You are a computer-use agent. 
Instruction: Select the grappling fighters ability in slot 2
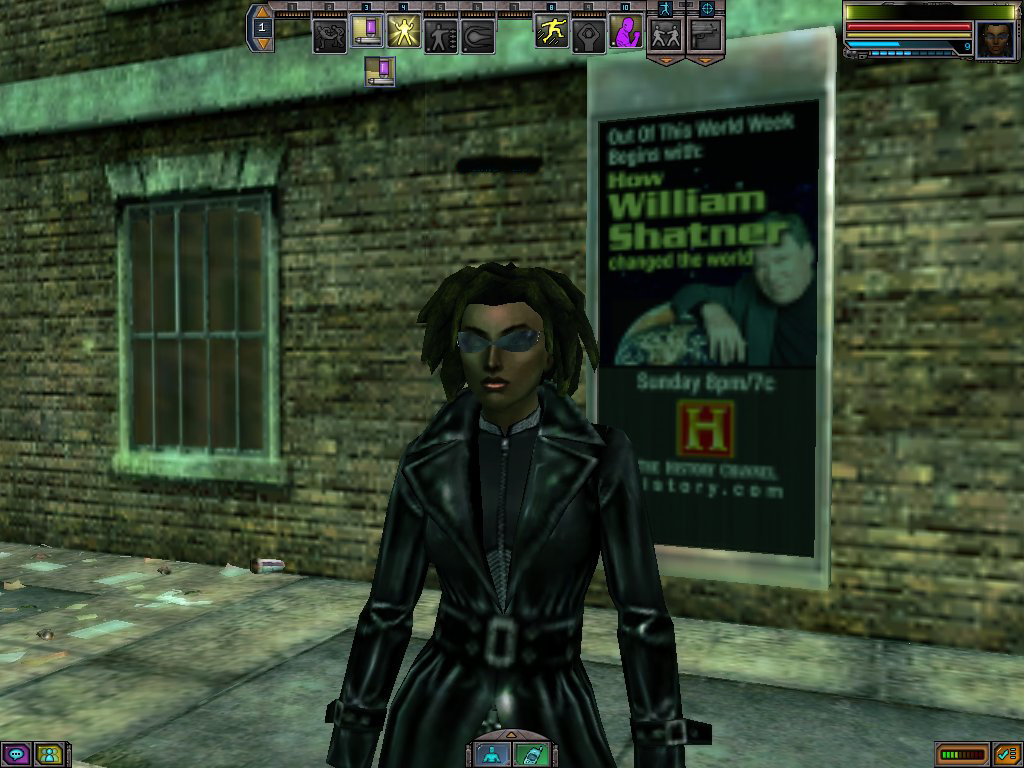tap(329, 36)
